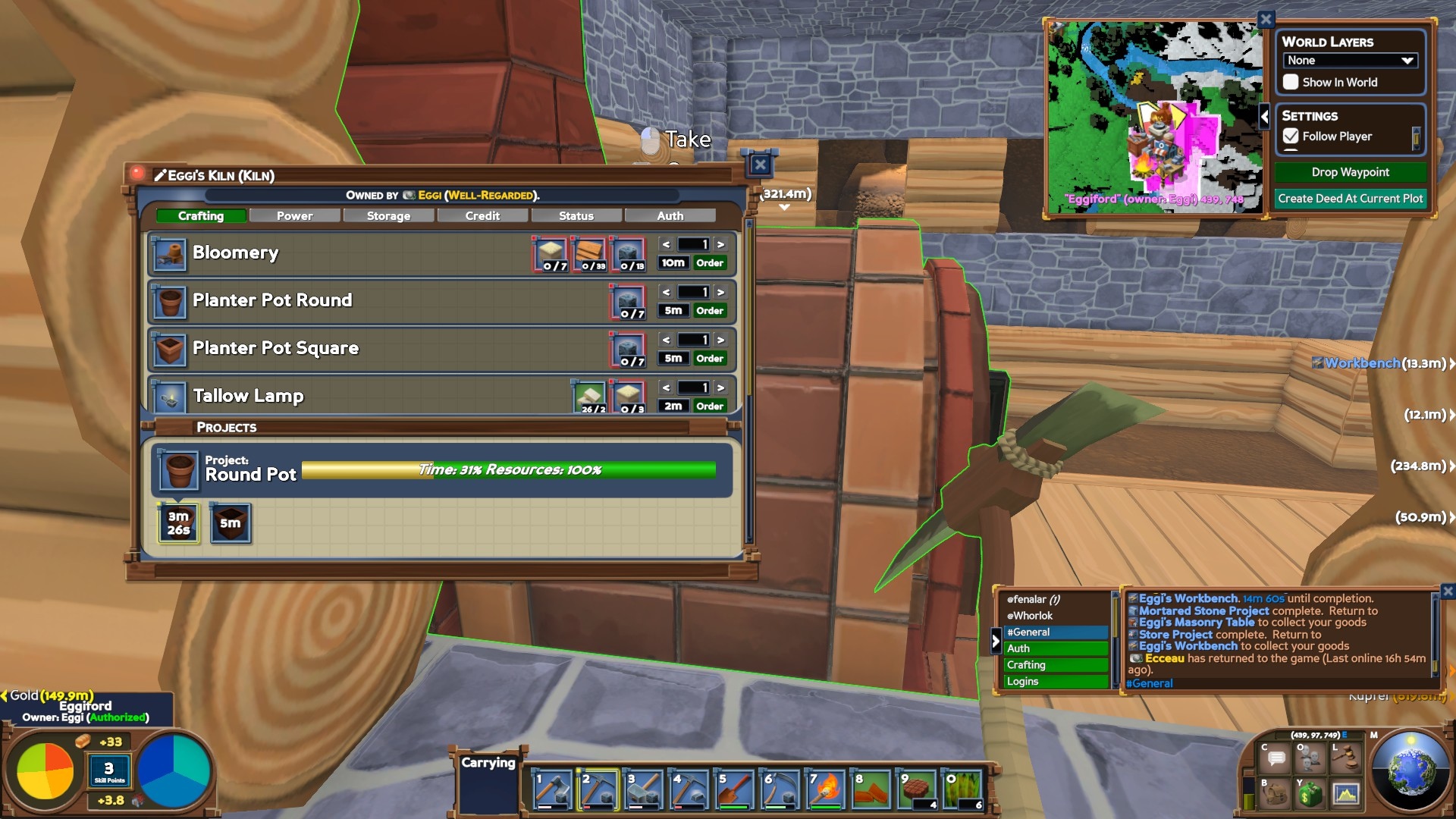Switch to the Power tab
This screenshot has width=1456, height=819.
(294, 215)
